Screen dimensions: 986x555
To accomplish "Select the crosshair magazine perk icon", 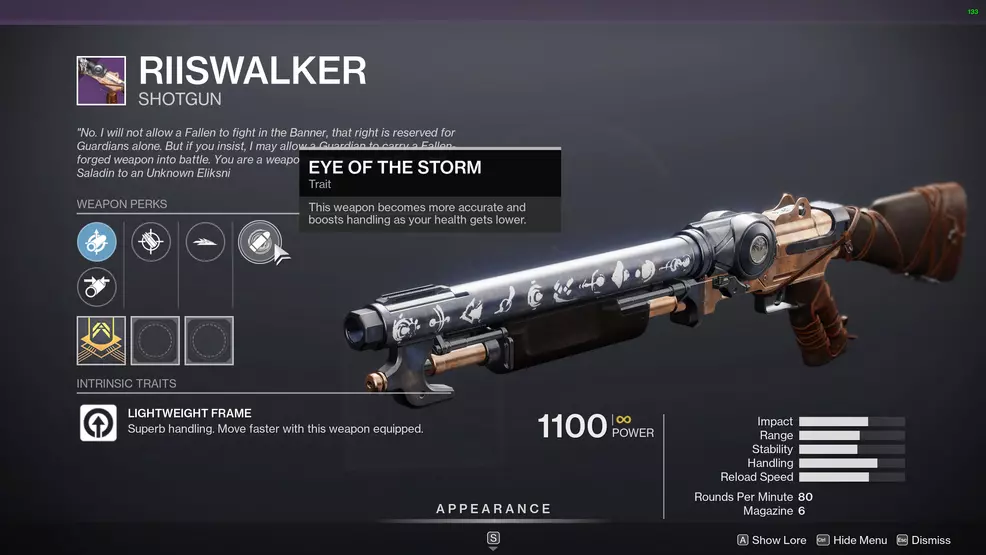I will (151, 242).
